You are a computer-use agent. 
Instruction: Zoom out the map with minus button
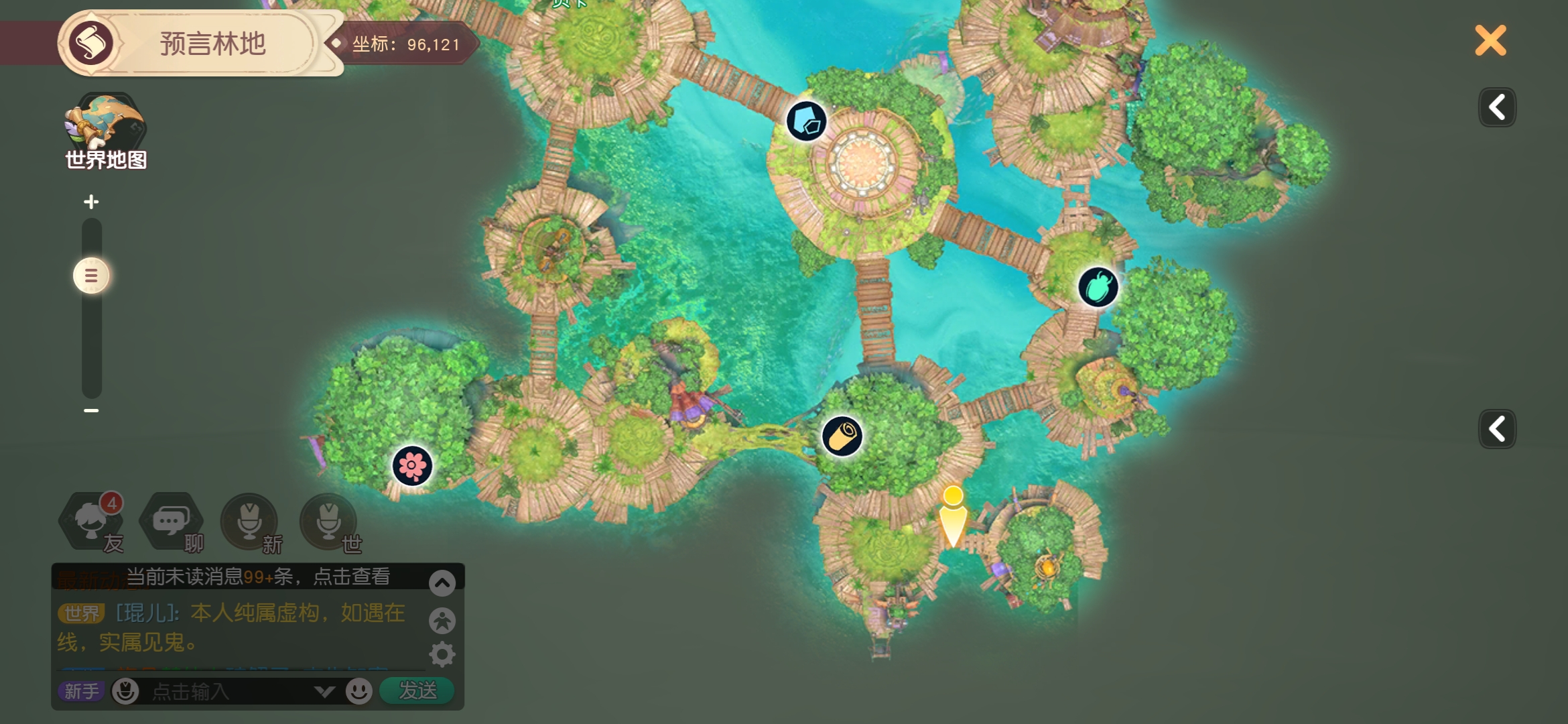91,410
